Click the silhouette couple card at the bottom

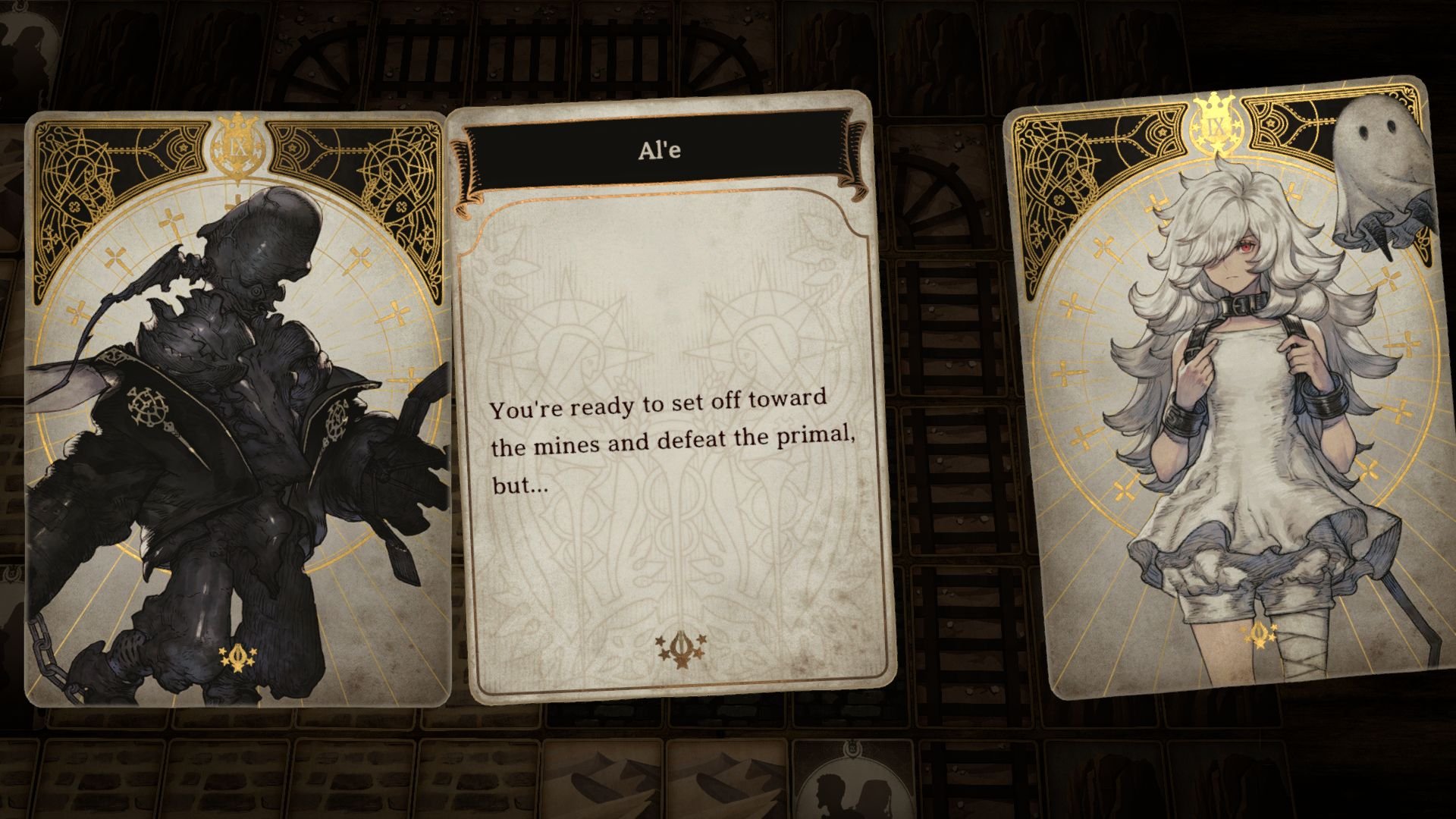pyautogui.click(x=853, y=789)
